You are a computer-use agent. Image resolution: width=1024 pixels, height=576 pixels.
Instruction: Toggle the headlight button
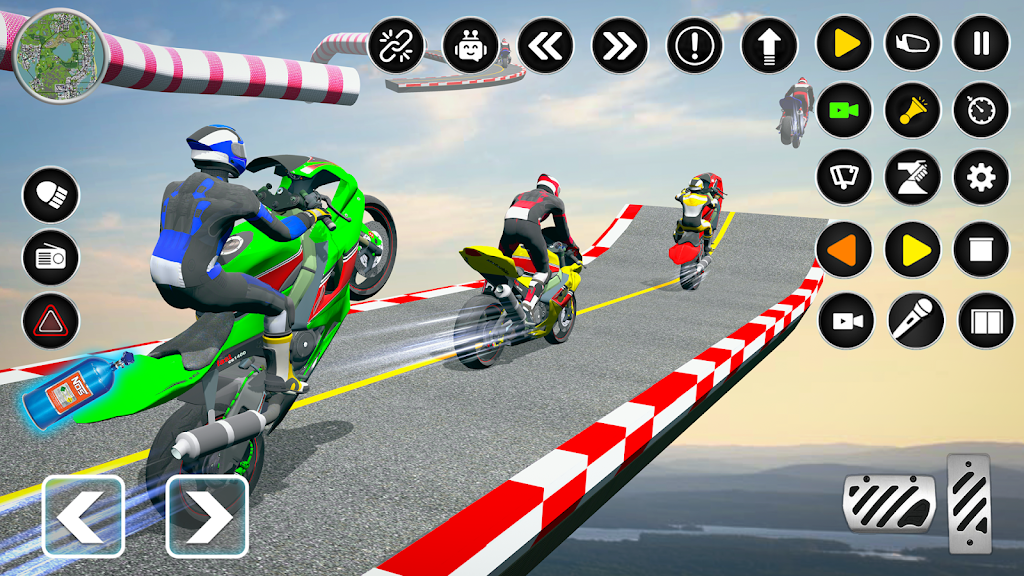tap(51, 195)
